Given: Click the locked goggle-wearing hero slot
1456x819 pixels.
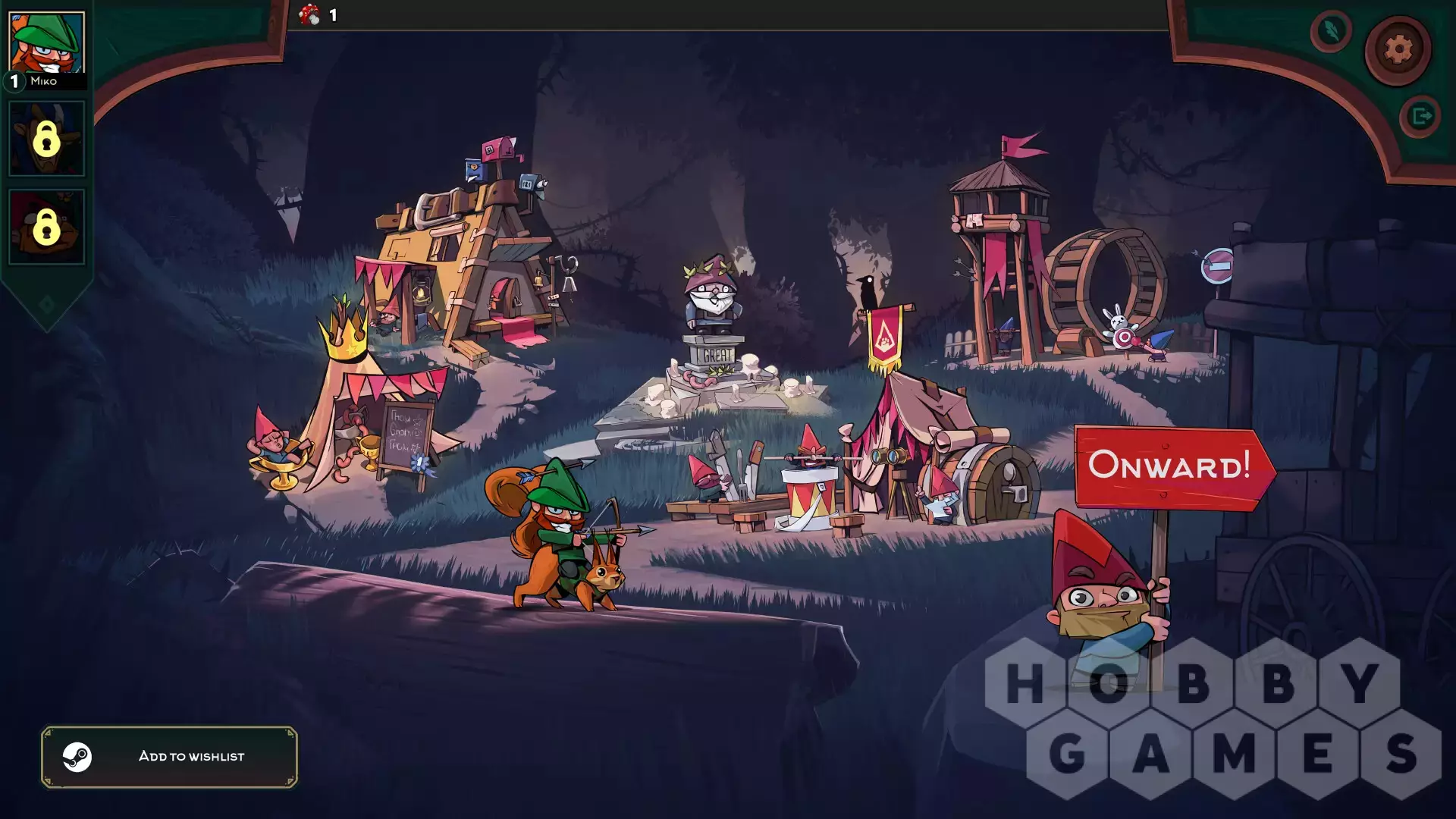Looking at the screenshot, I should pyautogui.click(x=46, y=226).
